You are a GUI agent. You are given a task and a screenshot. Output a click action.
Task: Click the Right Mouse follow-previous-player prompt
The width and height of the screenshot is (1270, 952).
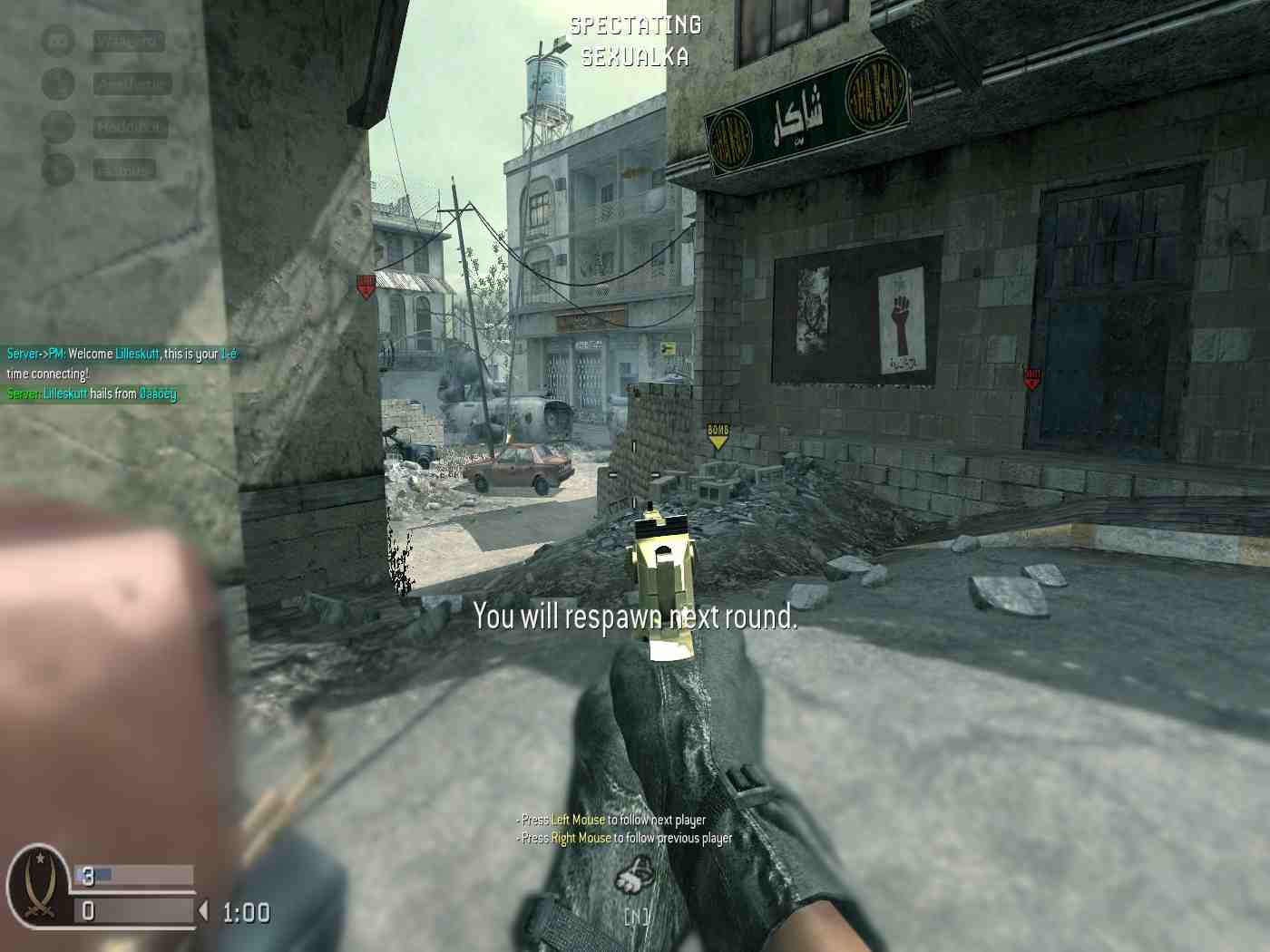(621, 838)
